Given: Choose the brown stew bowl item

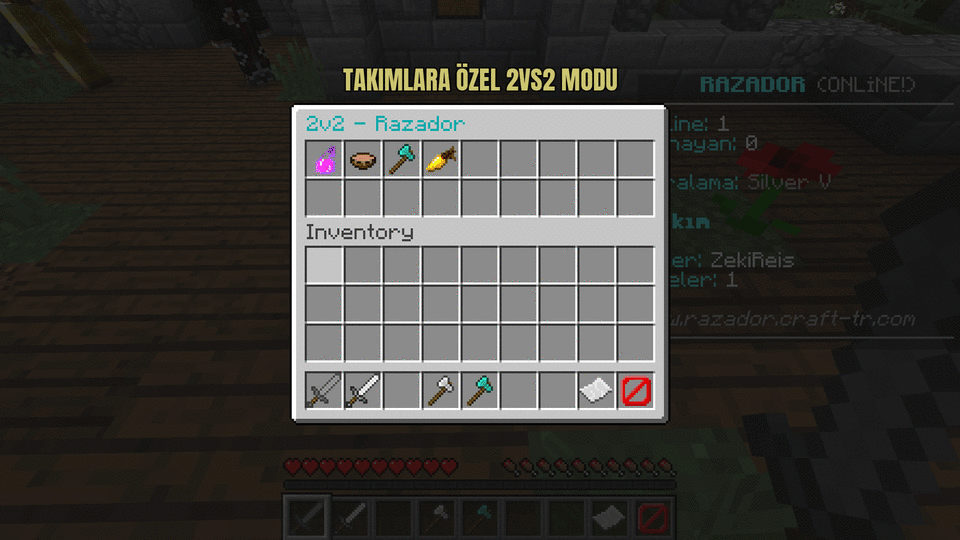Looking at the screenshot, I should pyautogui.click(x=363, y=159).
